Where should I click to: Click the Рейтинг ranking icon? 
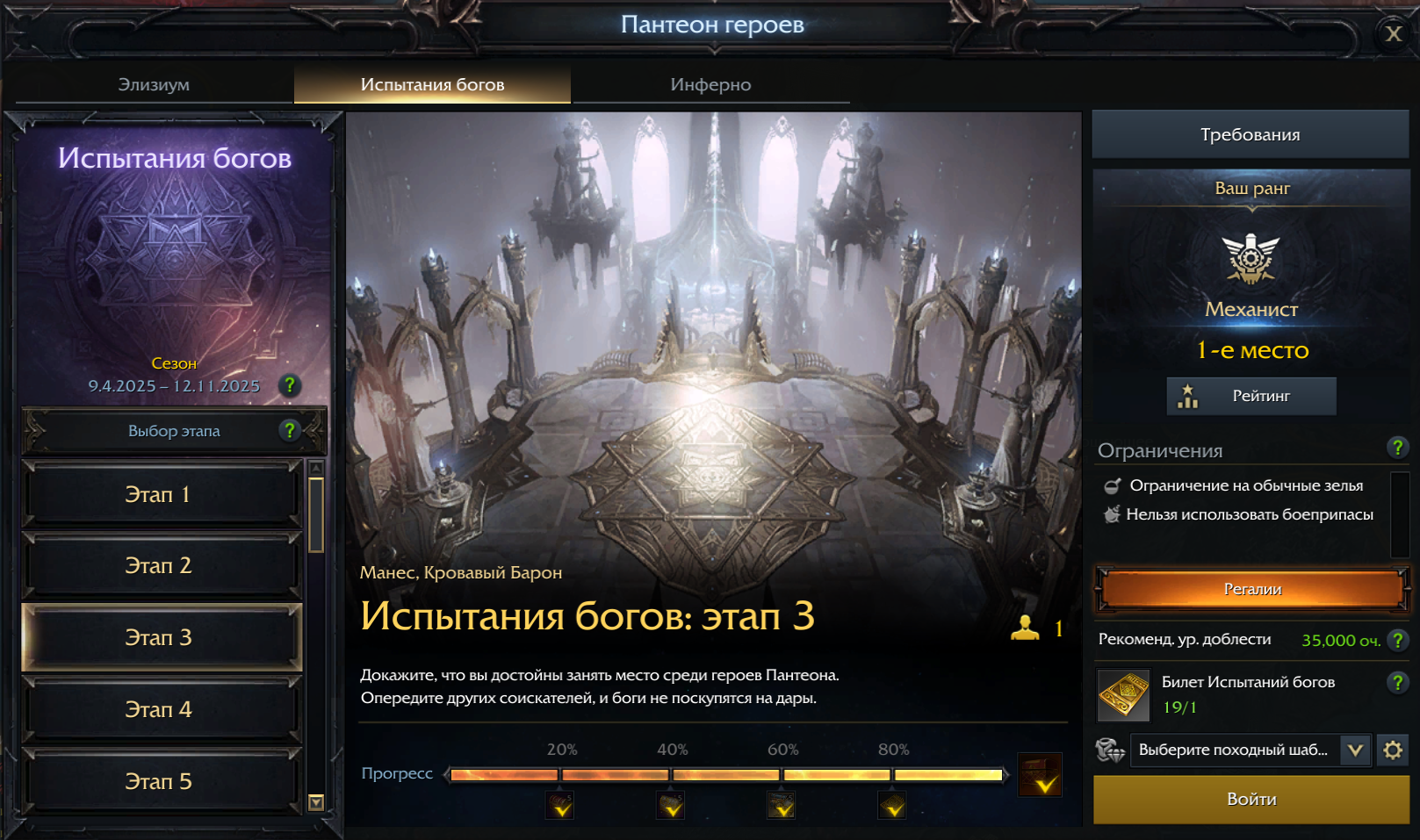(1187, 396)
